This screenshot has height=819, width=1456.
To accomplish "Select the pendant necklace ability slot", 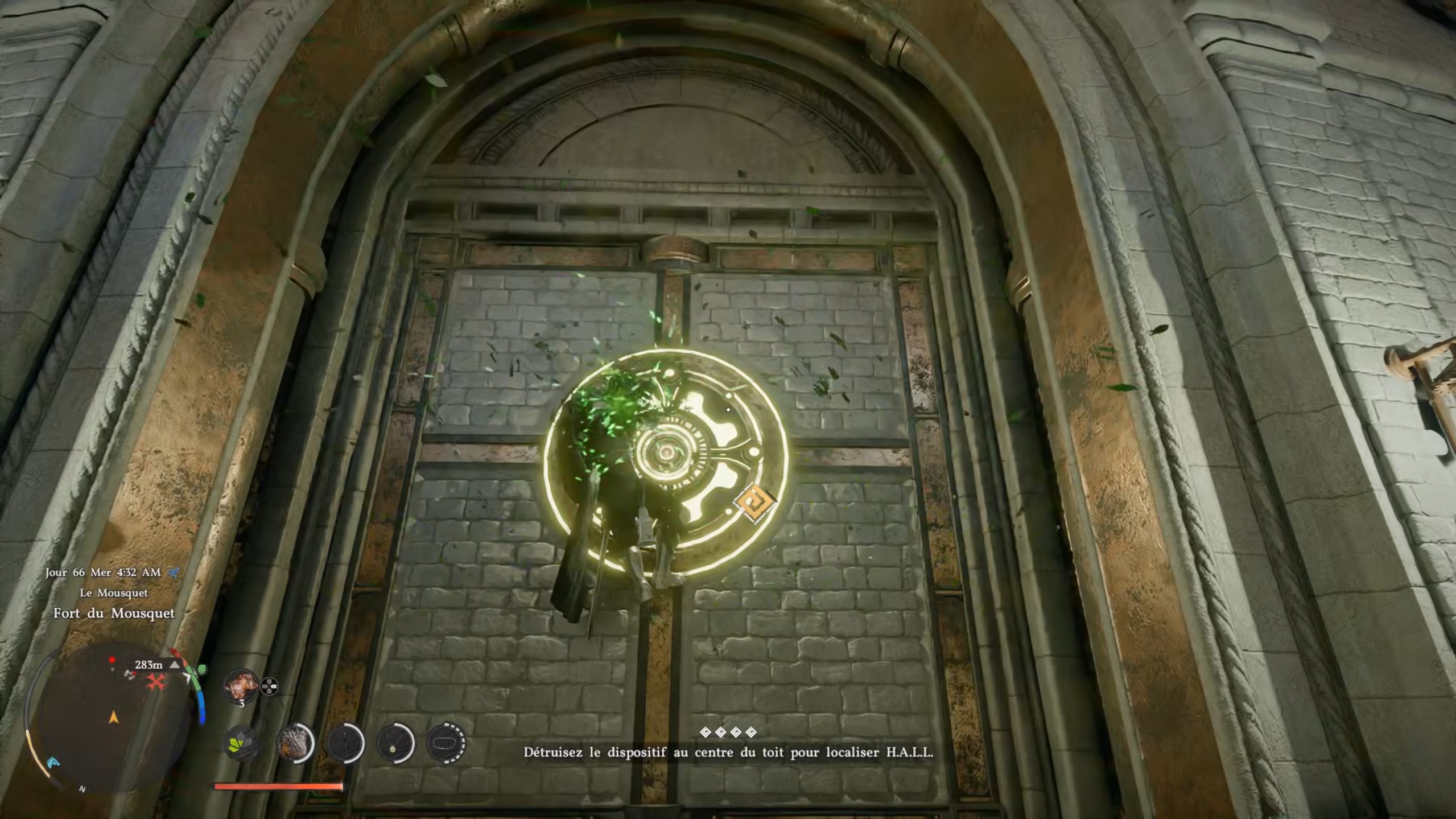I will (x=395, y=743).
